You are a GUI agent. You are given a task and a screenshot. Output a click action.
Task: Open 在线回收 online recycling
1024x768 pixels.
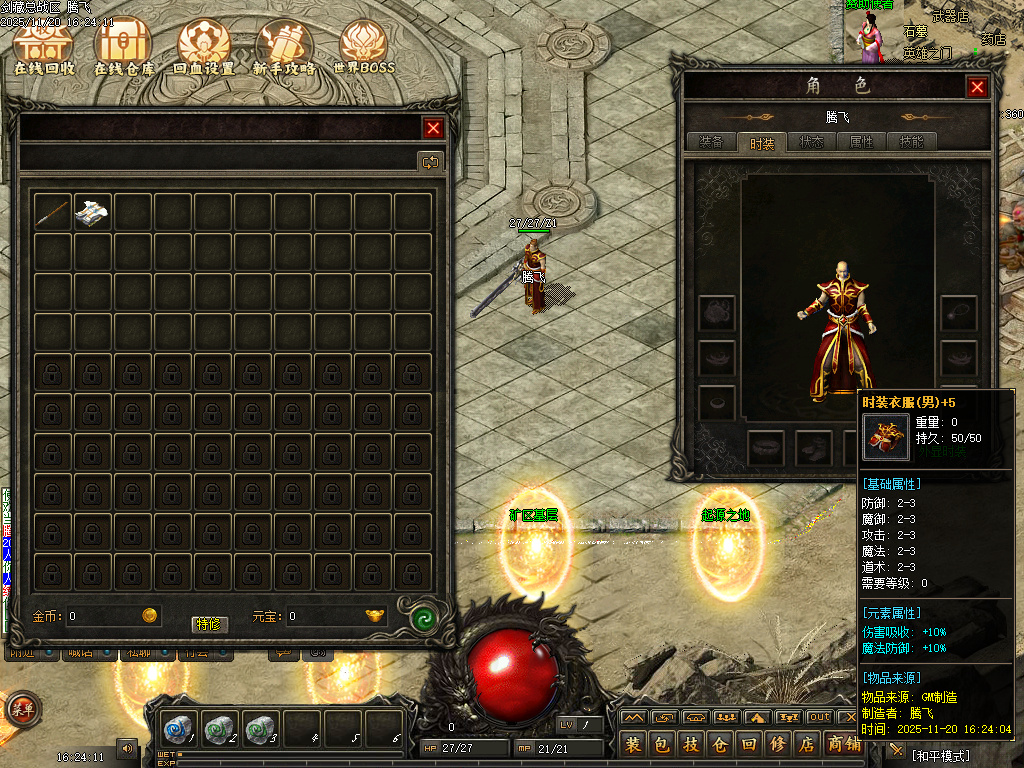(x=44, y=48)
